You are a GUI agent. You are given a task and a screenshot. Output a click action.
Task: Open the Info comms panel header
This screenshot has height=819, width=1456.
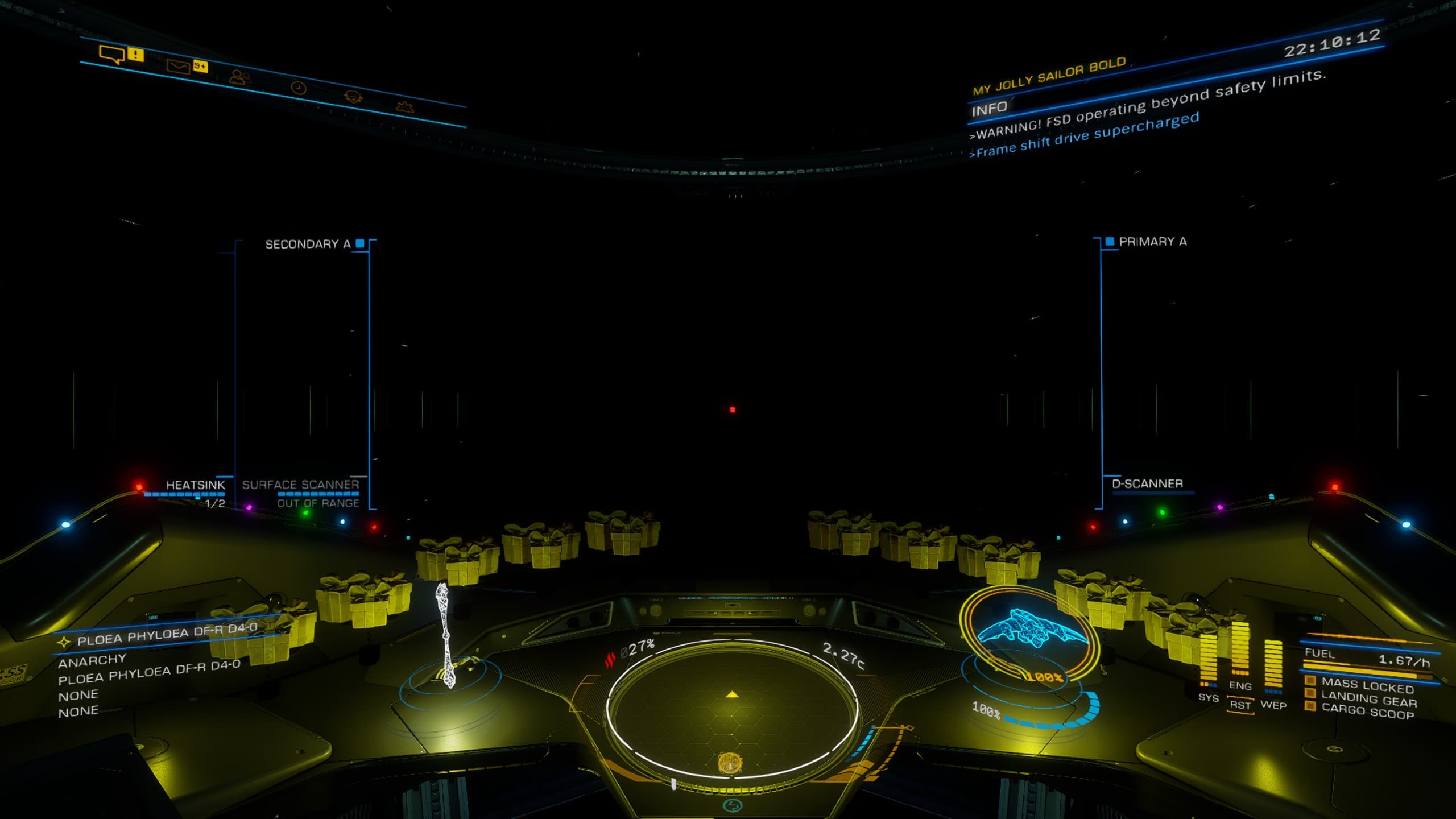[x=989, y=108]
